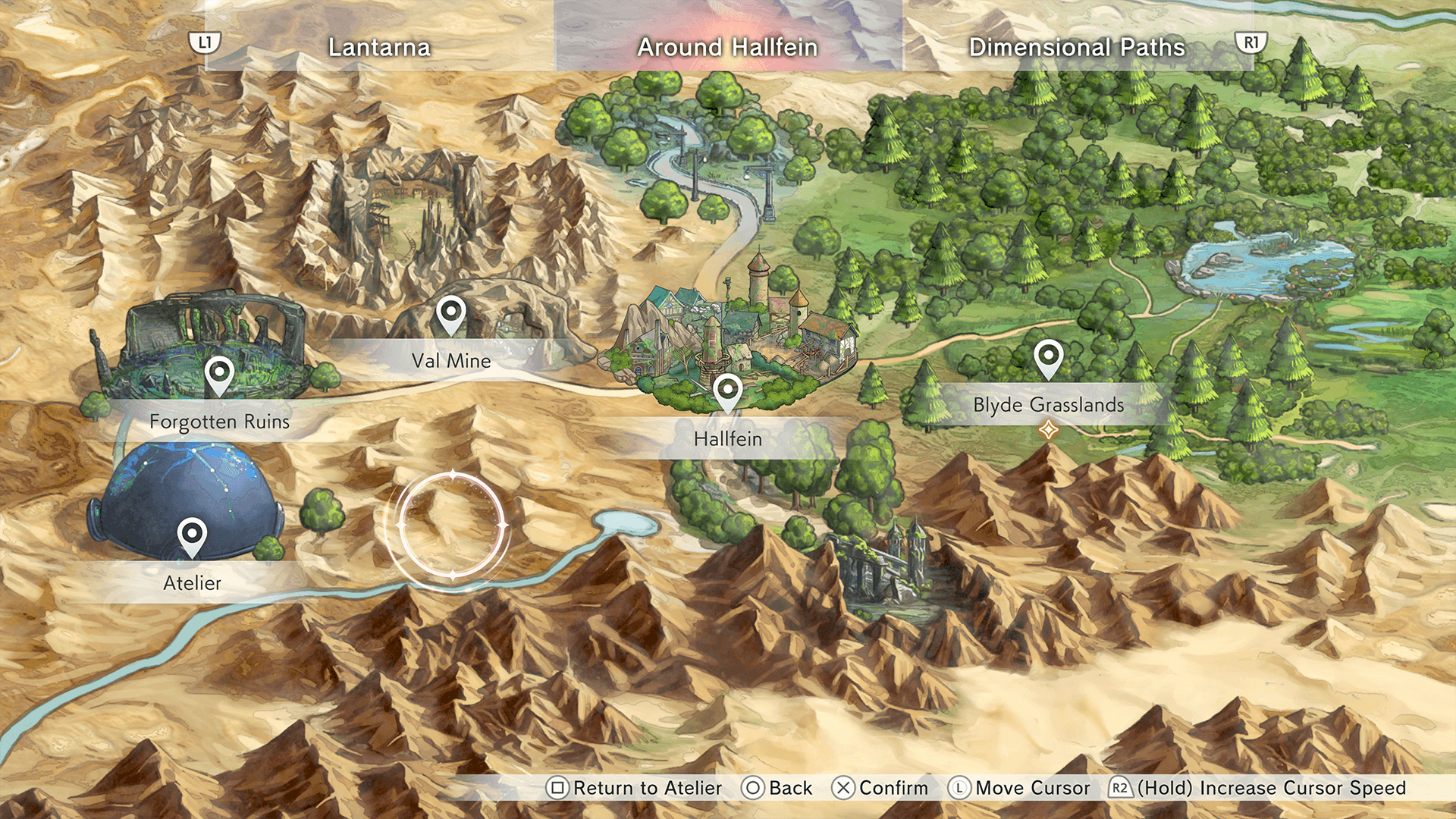Viewport: 1456px width, 819px height.
Task: Select the Atelier map marker
Action: click(192, 536)
